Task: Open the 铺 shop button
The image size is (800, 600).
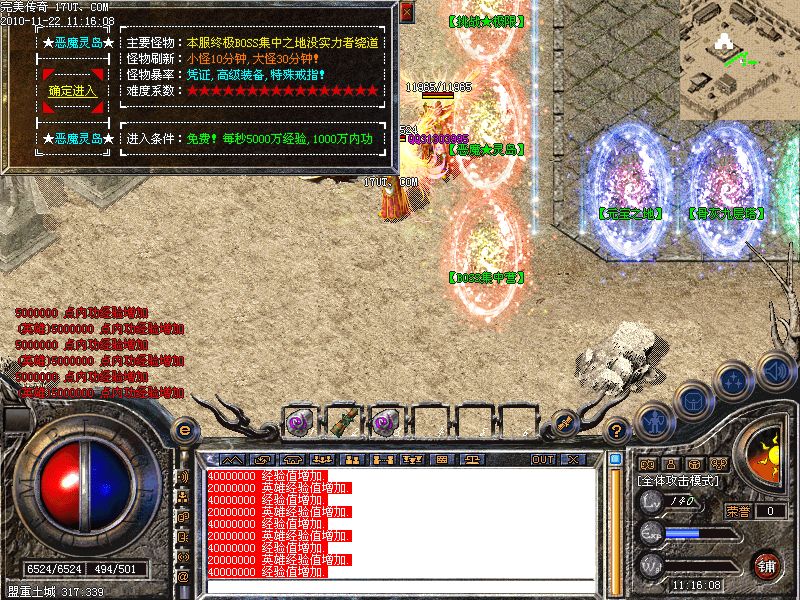Action: point(767,565)
